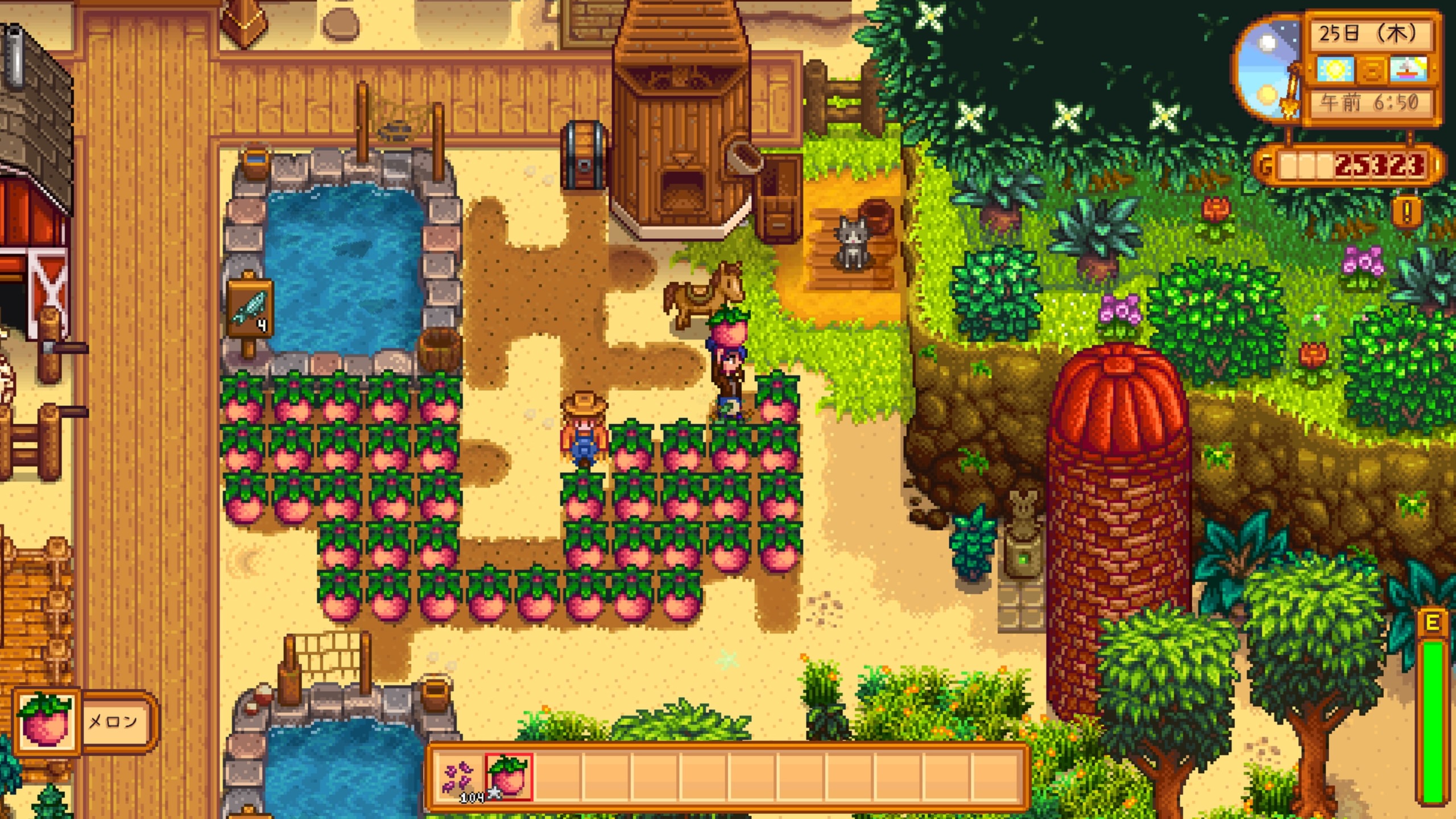Select the purple seeds stack in hotbar
1456x819 pixels.
[x=459, y=777]
